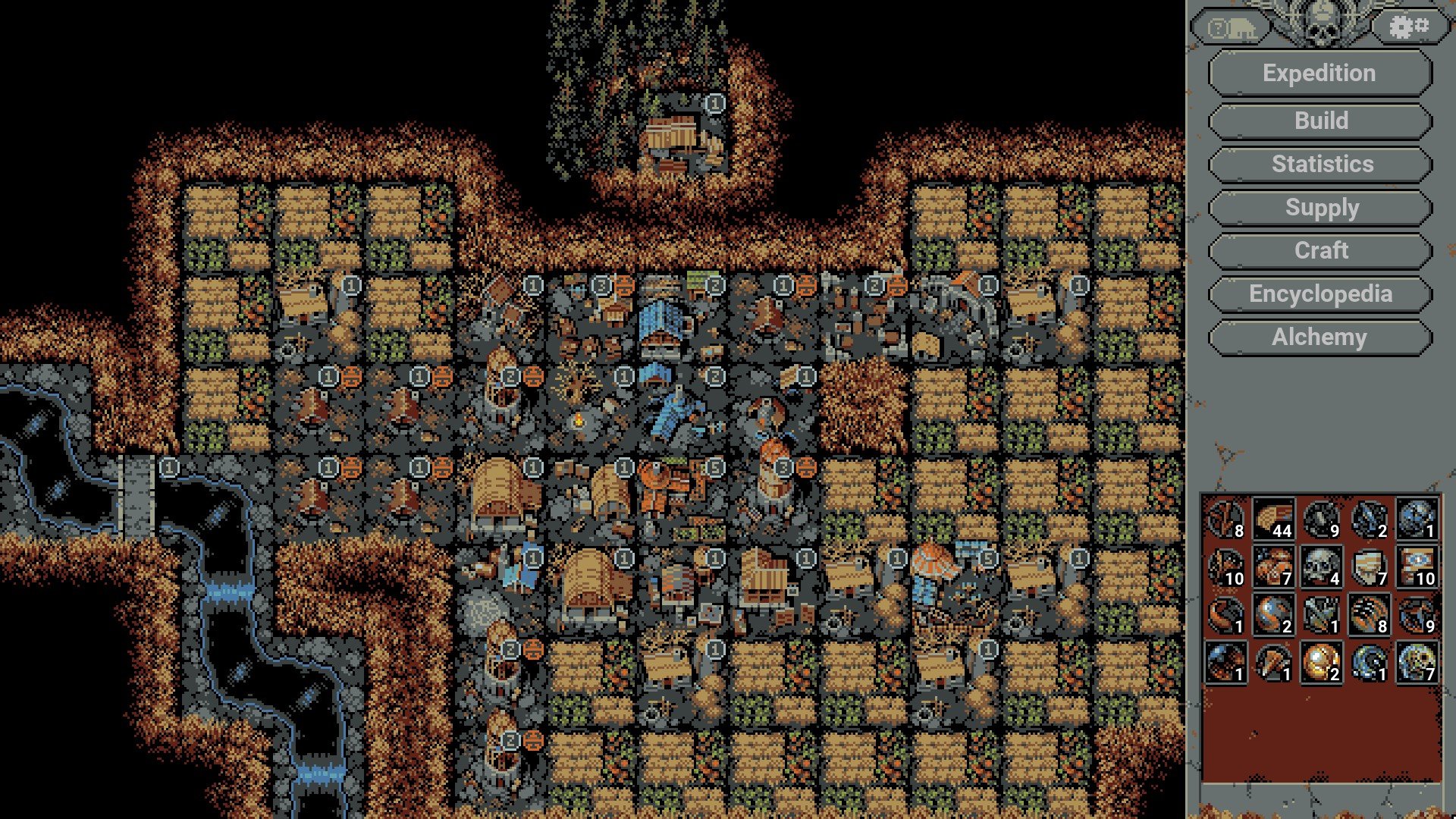Pick the orange mushroom-like resource slot
The width and height of the screenshot is (1456, 819).
1273,567
